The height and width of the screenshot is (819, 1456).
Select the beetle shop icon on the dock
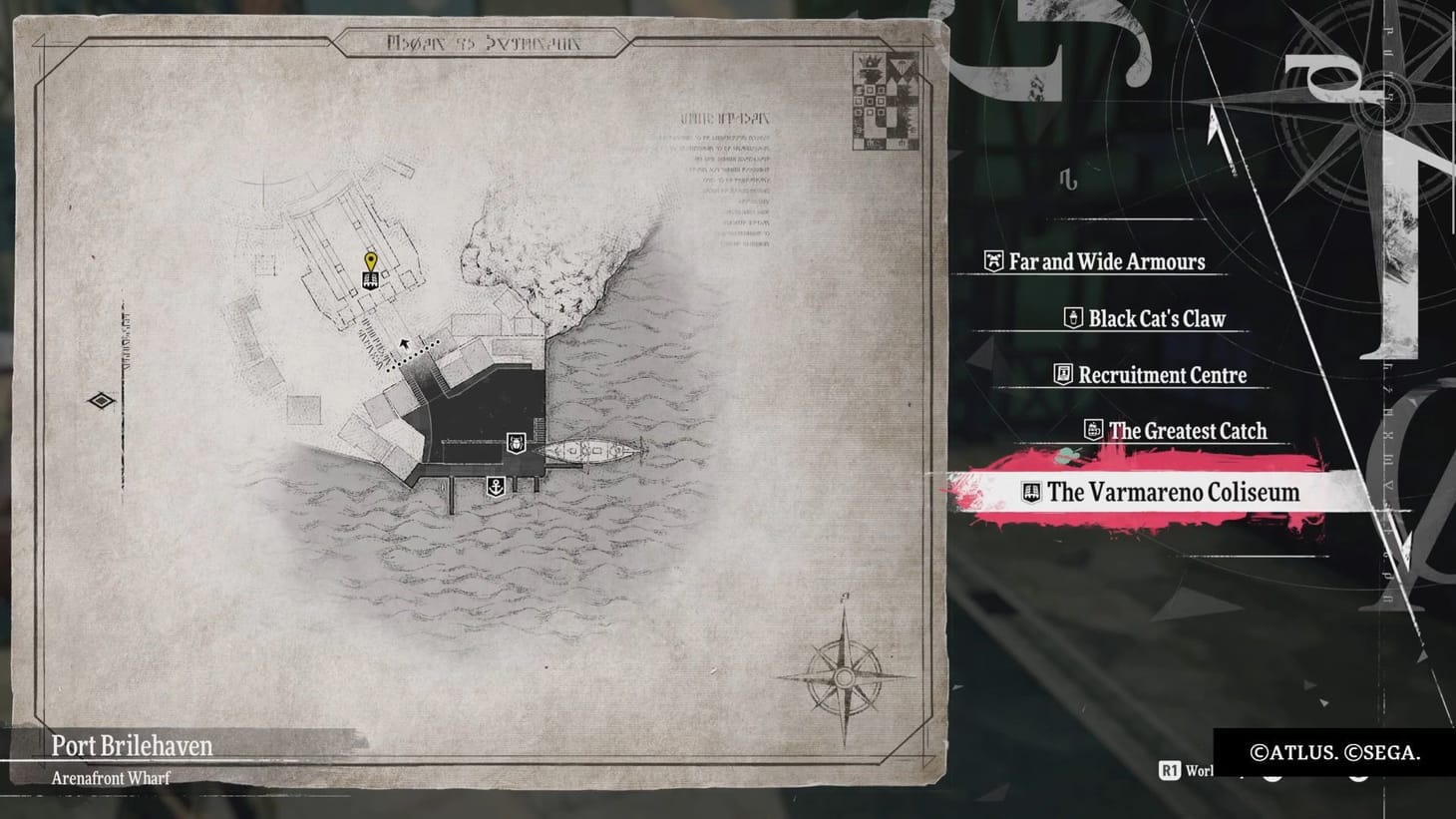[x=516, y=443]
